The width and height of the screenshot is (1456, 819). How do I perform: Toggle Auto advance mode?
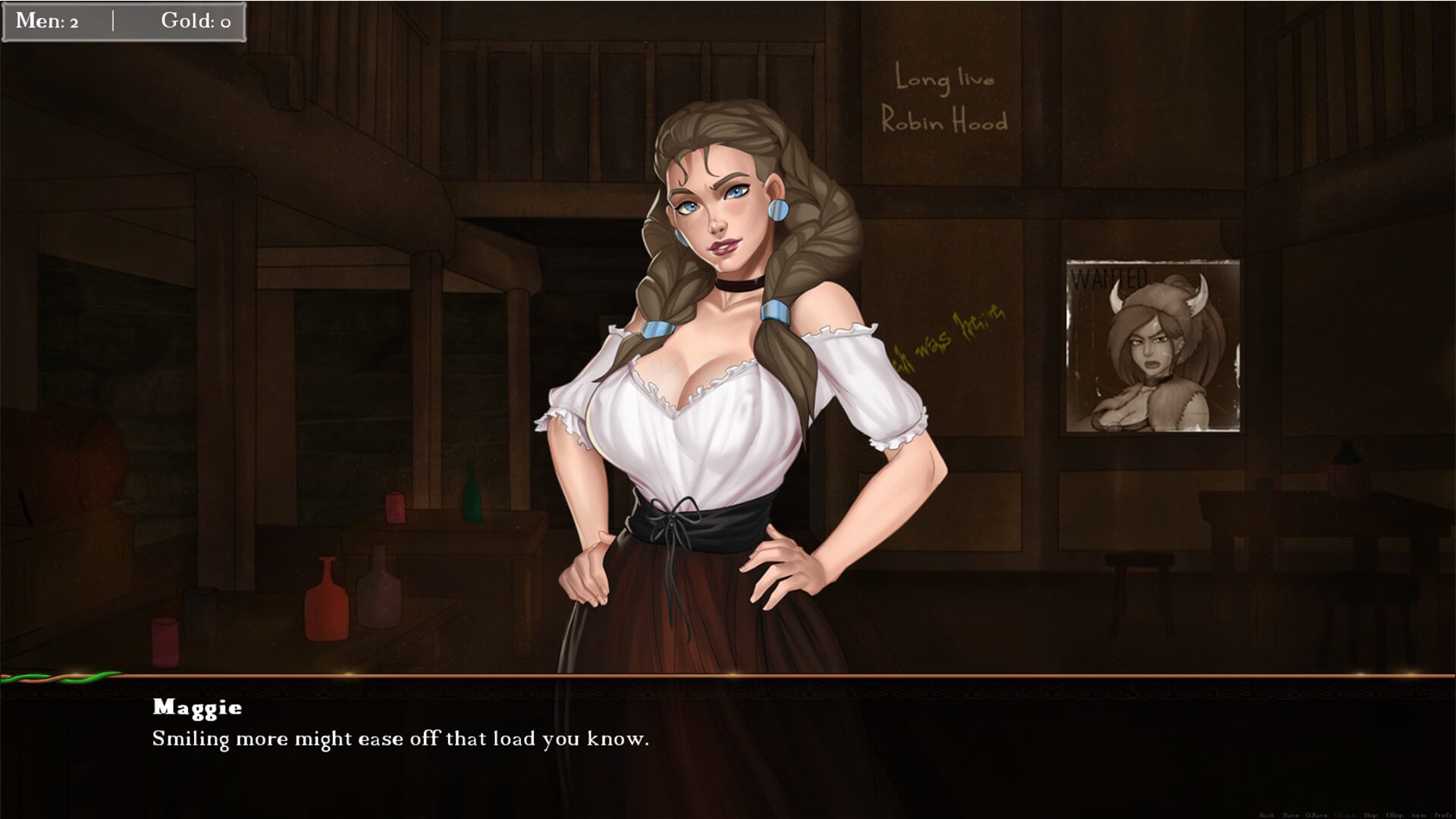click(1419, 815)
